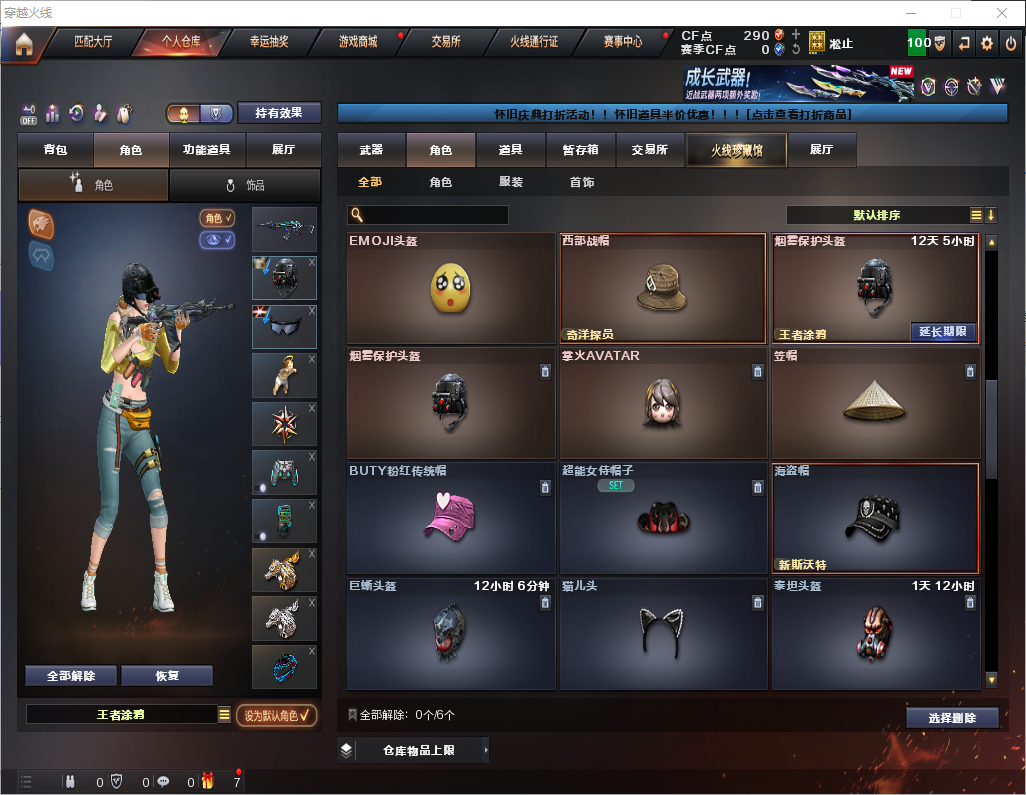Filter by 服装 clothing category
Image resolution: width=1026 pixels, height=795 pixels.
511,183
